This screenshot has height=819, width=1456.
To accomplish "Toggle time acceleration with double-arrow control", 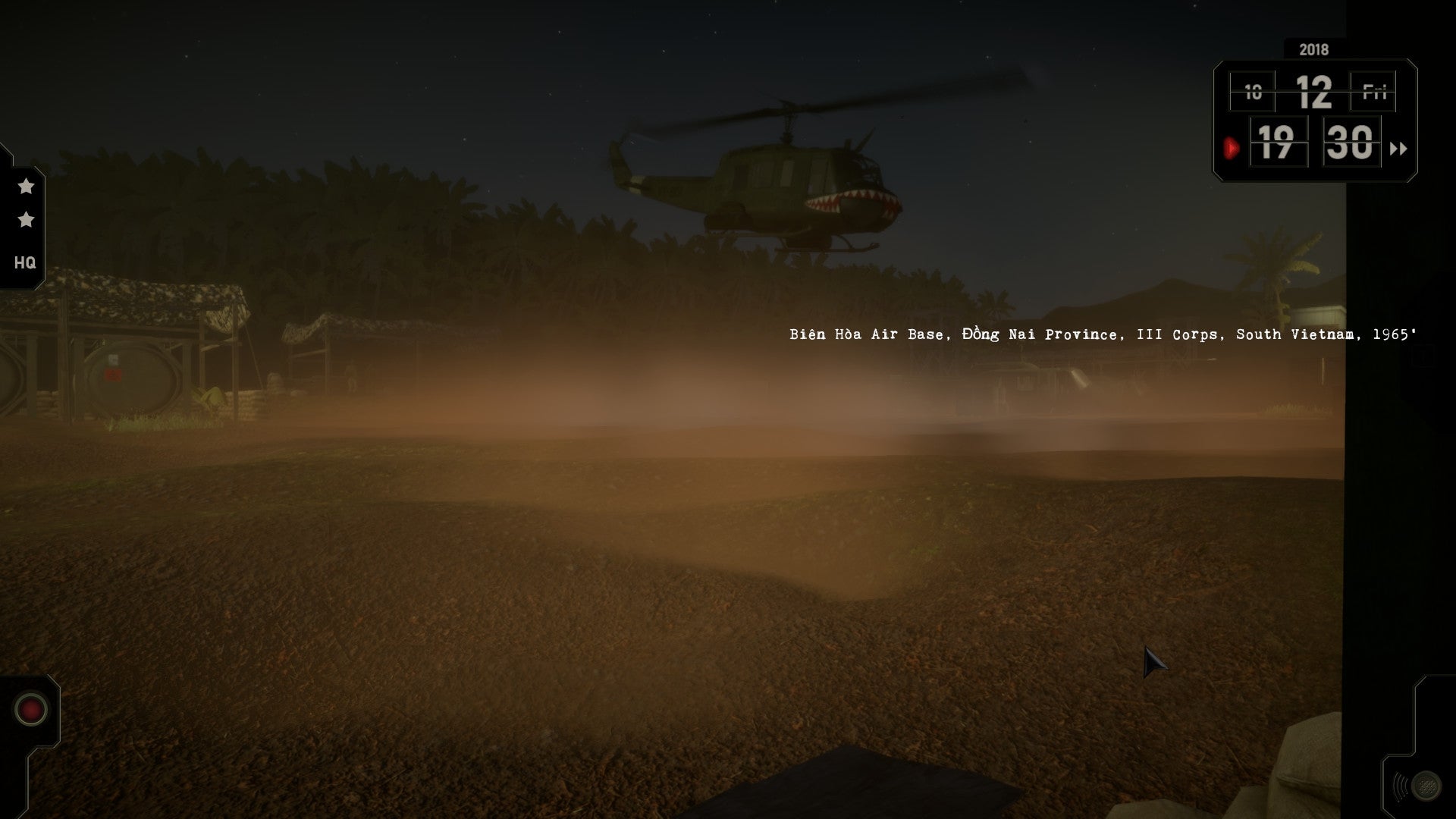I will pyautogui.click(x=1400, y=149).
